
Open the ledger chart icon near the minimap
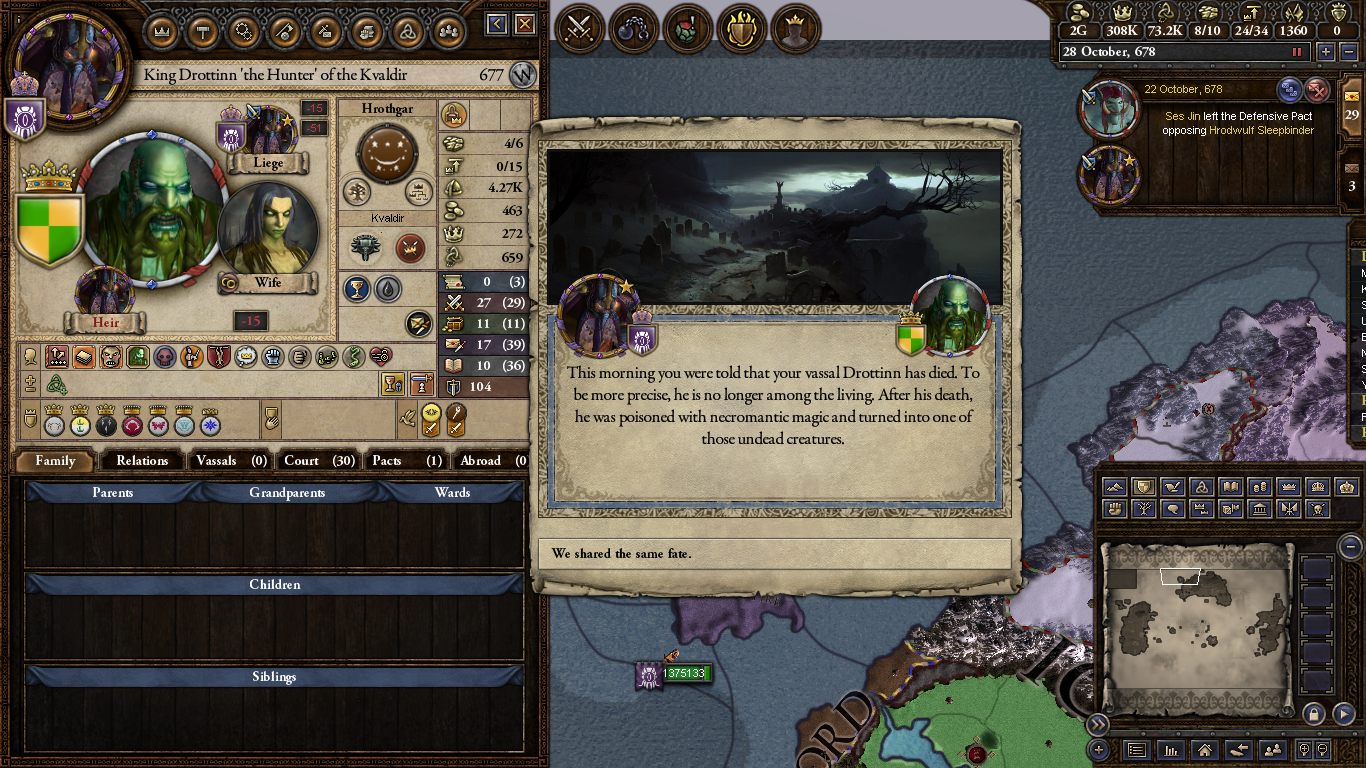[x=1171, y=751]
